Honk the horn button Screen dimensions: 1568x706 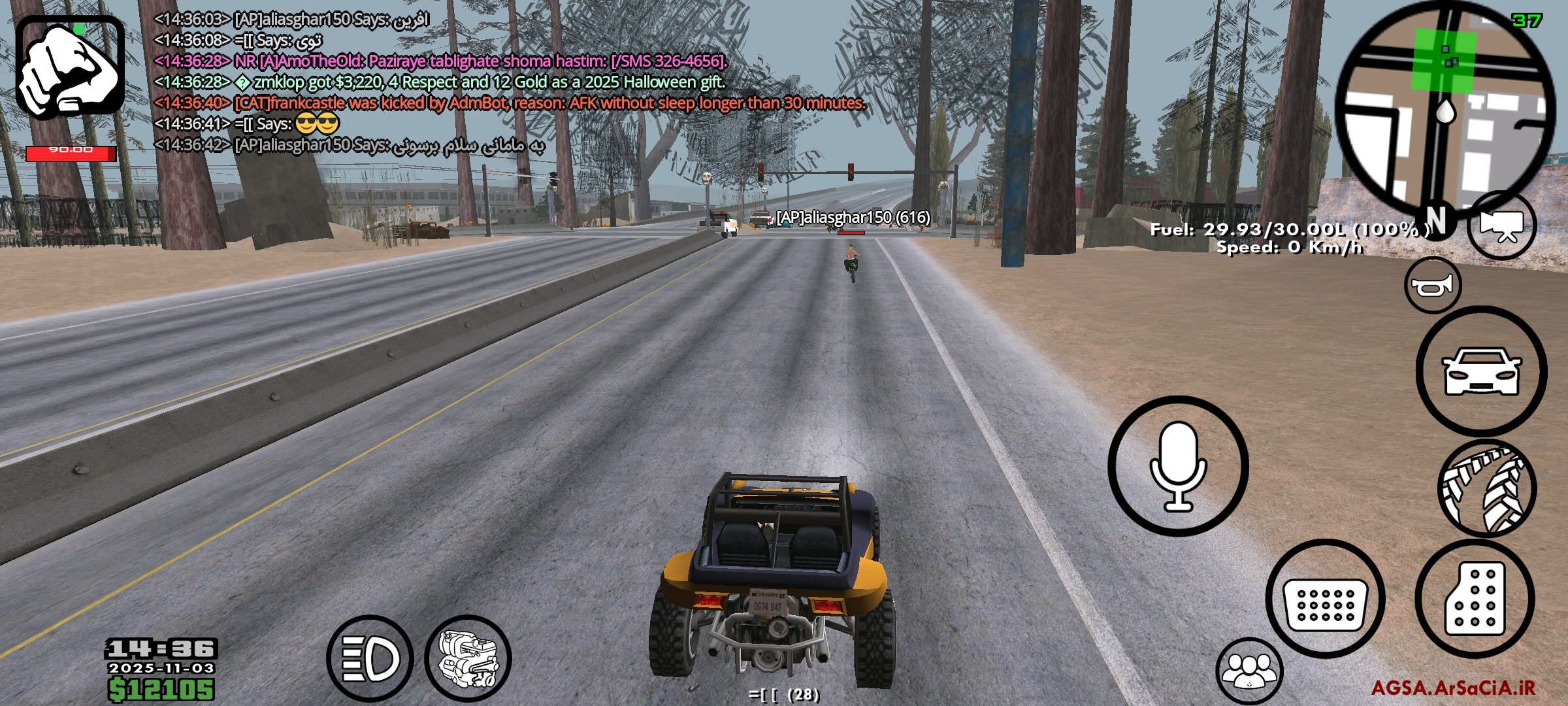click(x=1432, y=286)
